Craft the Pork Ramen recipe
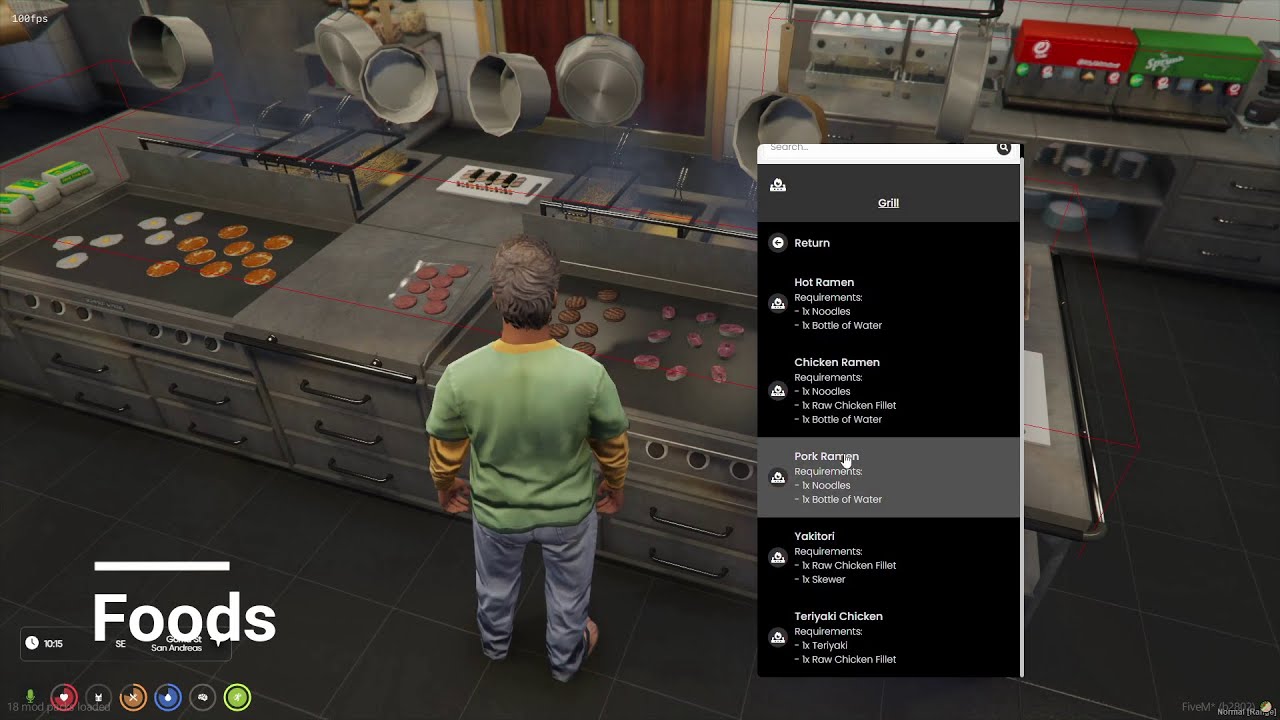This screenshot has height=720, width=1280. tap(887, 477)
